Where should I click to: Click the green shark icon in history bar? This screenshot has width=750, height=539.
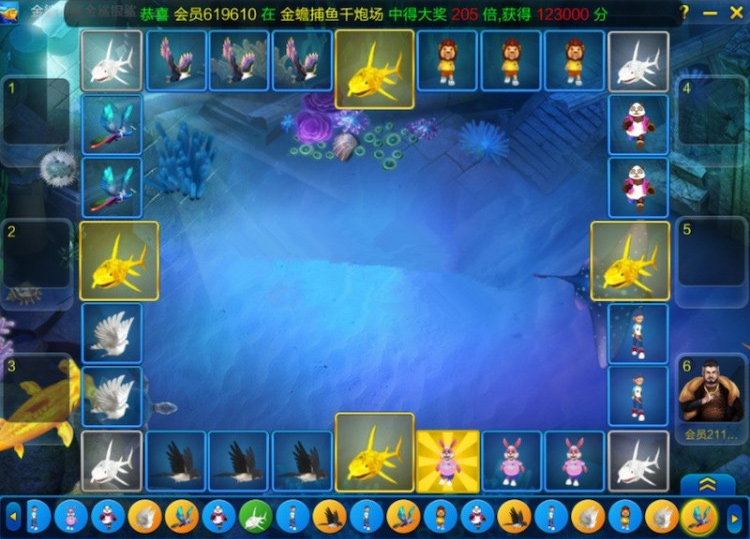pyautogui.click(x=256, y=517)
